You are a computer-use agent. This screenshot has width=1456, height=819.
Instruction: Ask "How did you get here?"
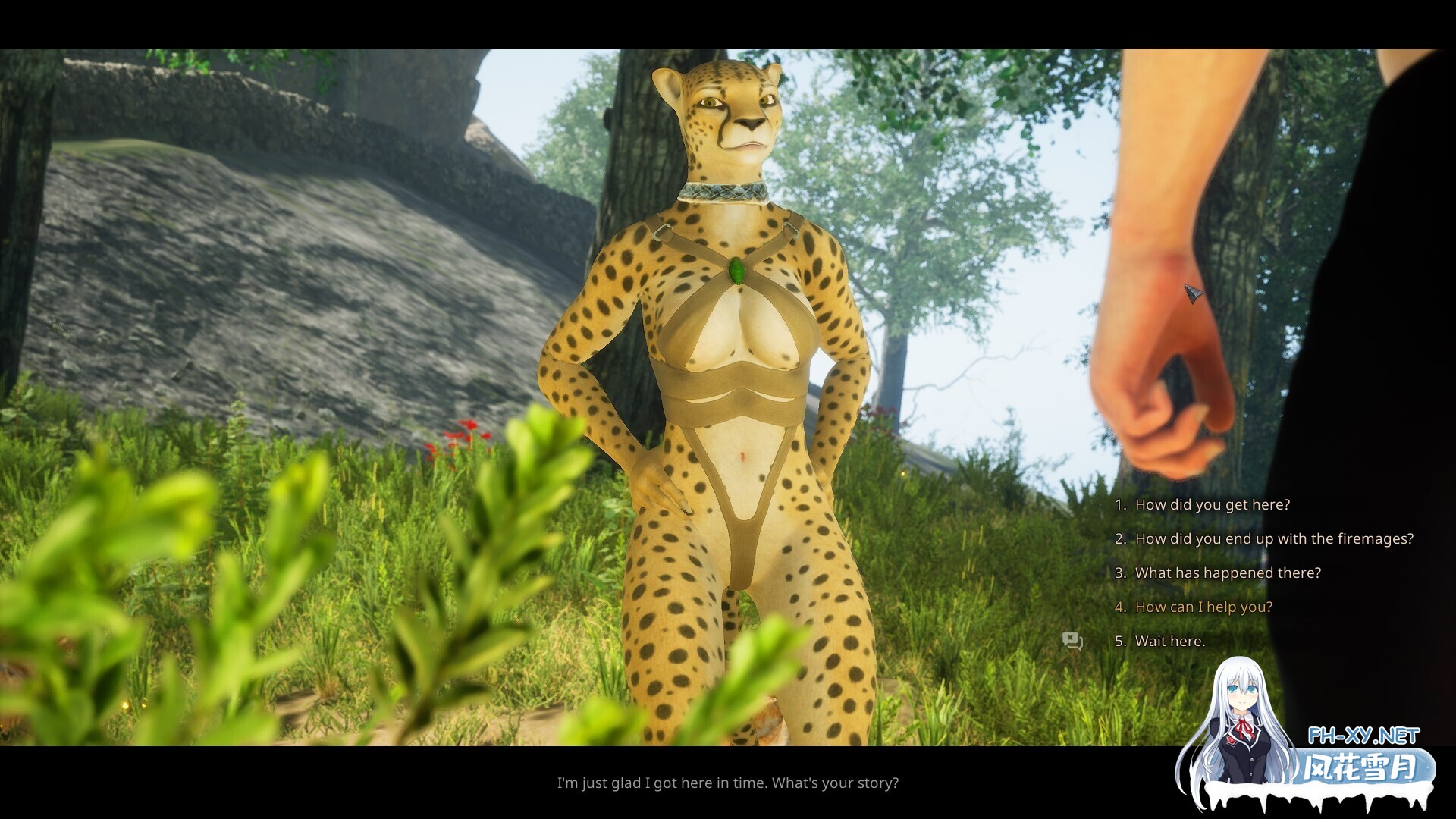point(1212,505)
